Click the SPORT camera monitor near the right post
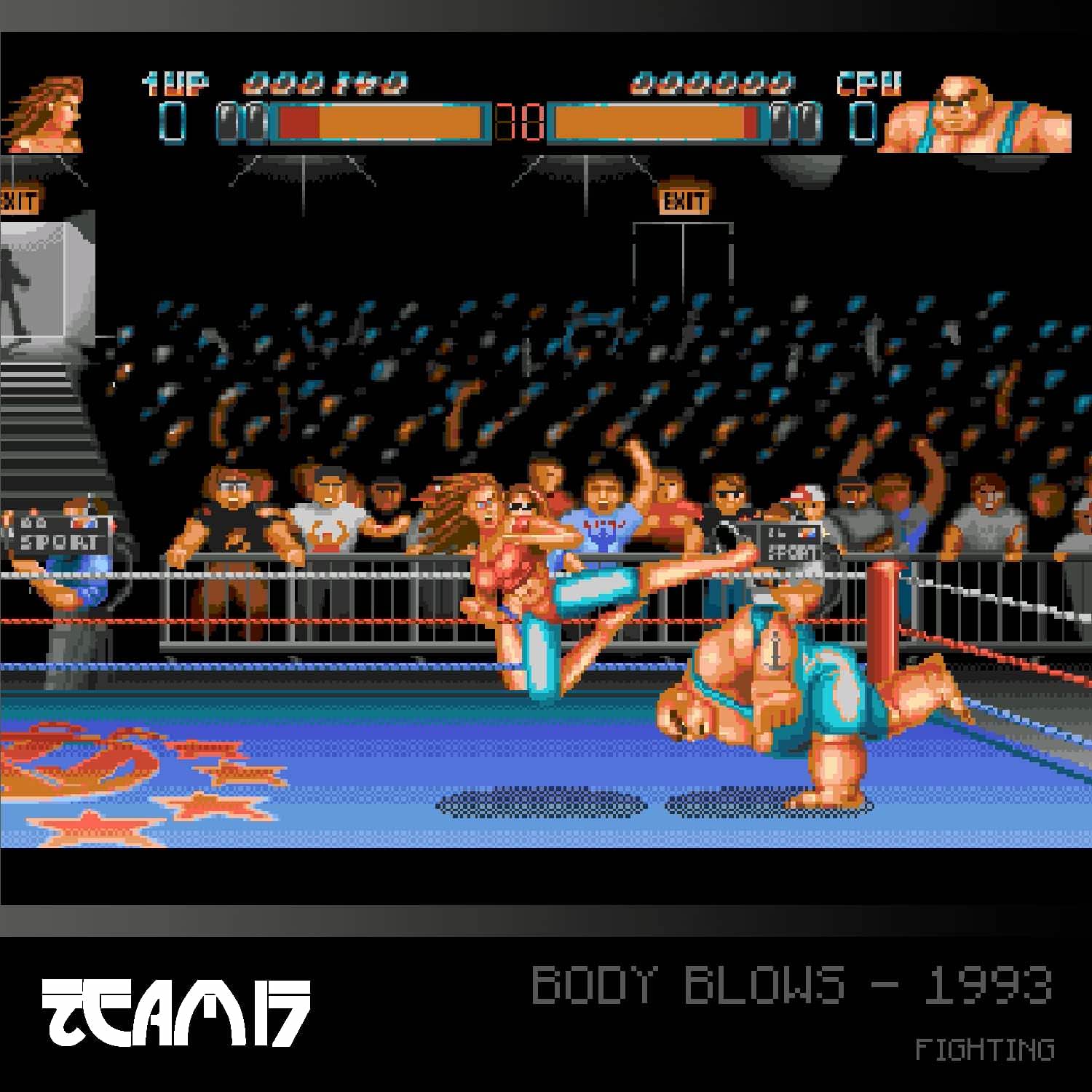This screenshot has width=1092, height=1092. [790, 542]
